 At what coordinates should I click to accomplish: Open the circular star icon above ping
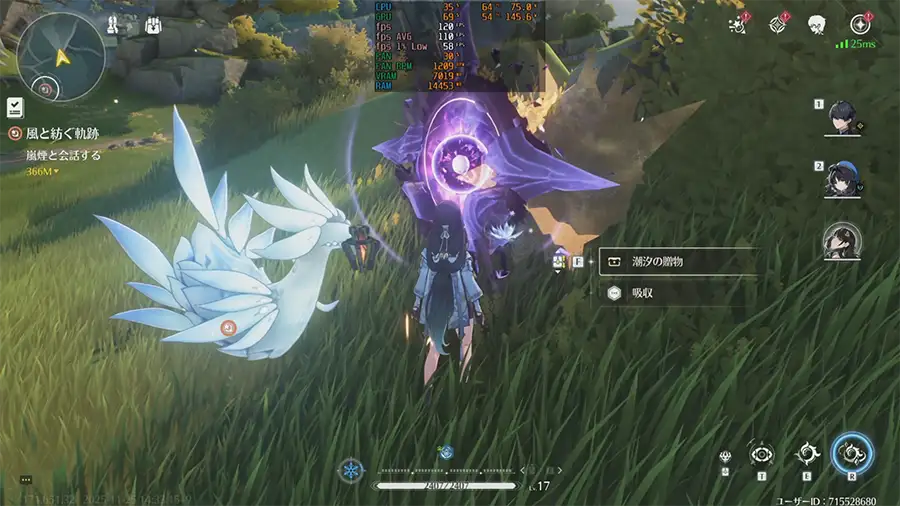pos(859,24)
